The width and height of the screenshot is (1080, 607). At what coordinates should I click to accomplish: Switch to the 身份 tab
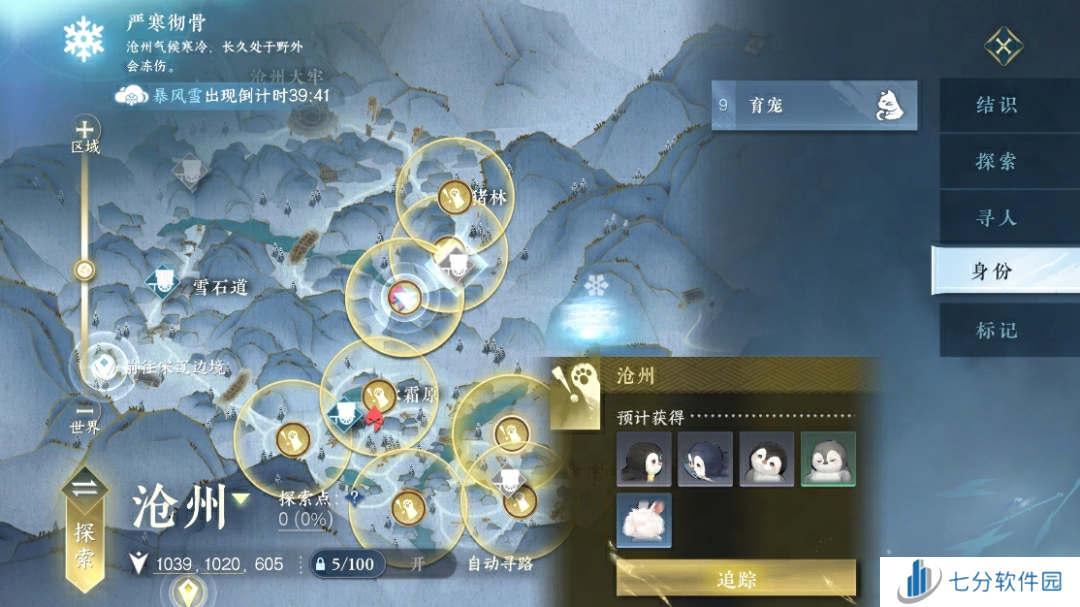[996, 271]
